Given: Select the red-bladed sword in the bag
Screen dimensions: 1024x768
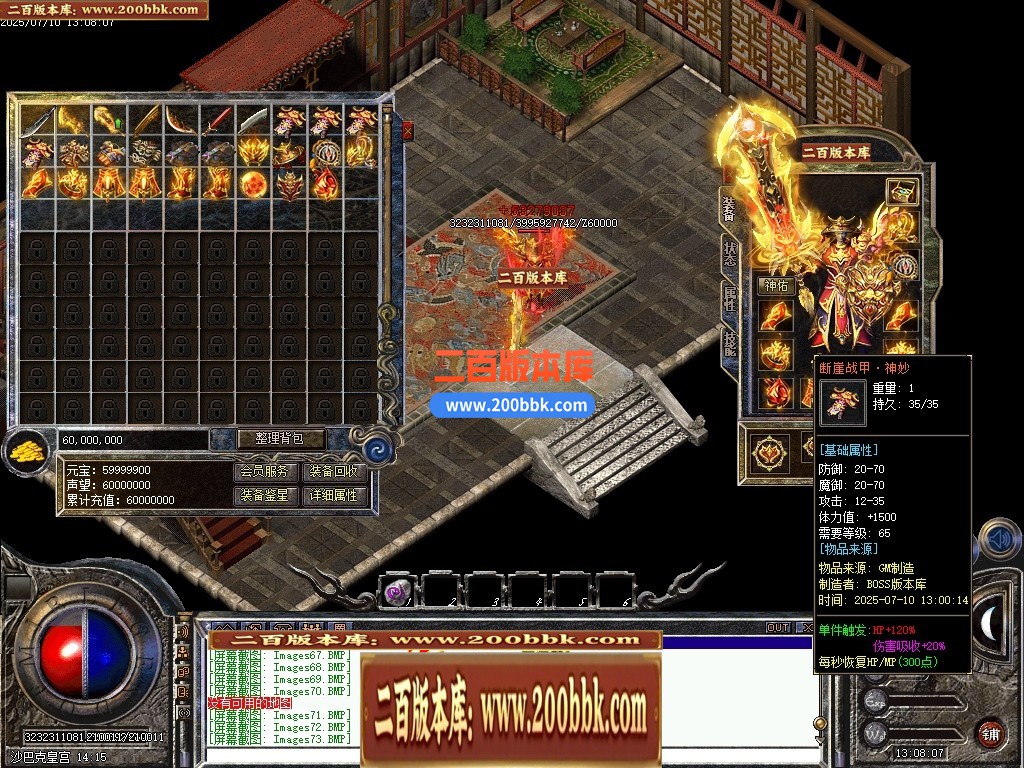Looking at the screenshot, I should point(217,122).
